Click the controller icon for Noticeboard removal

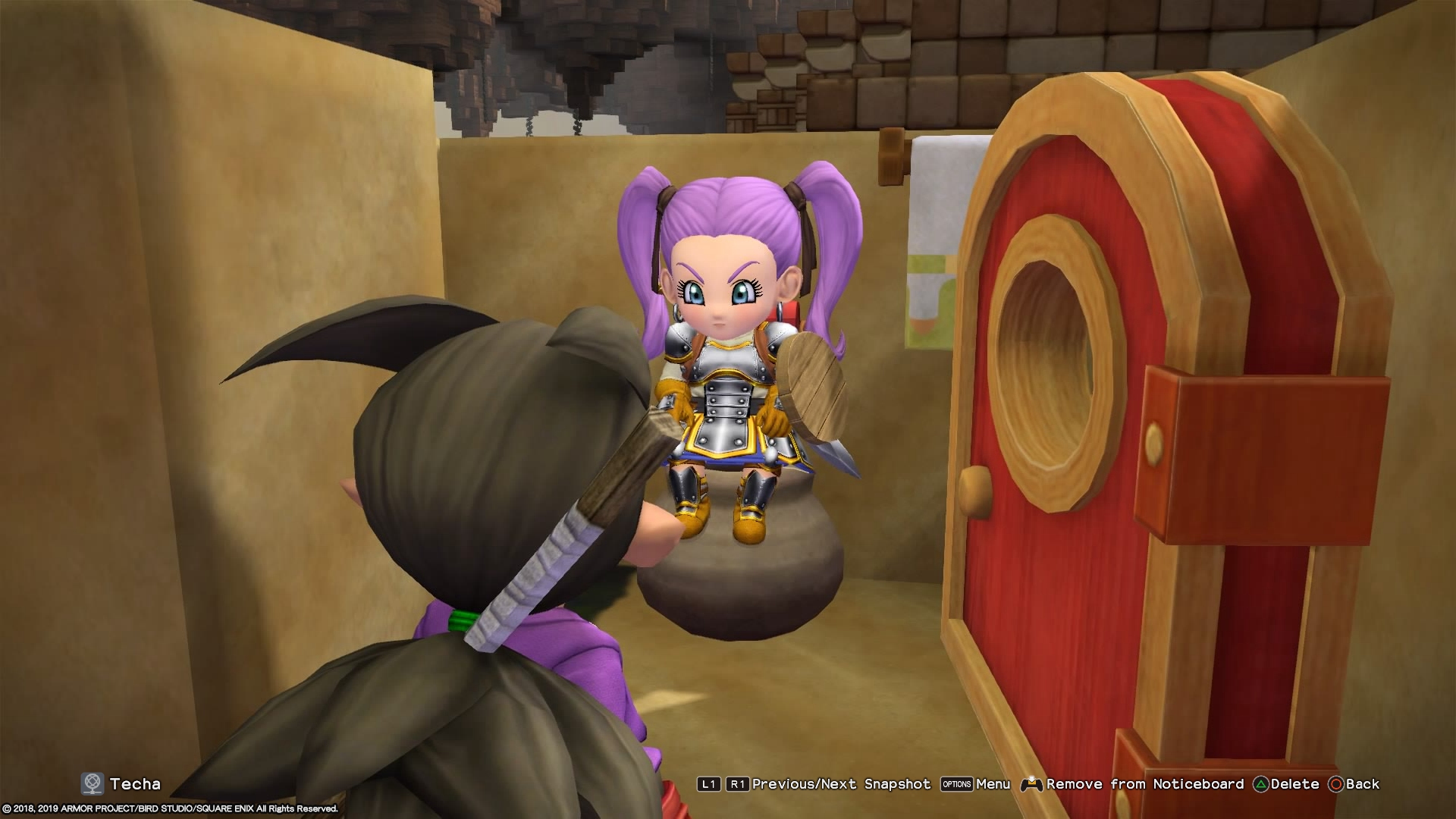1031,785
